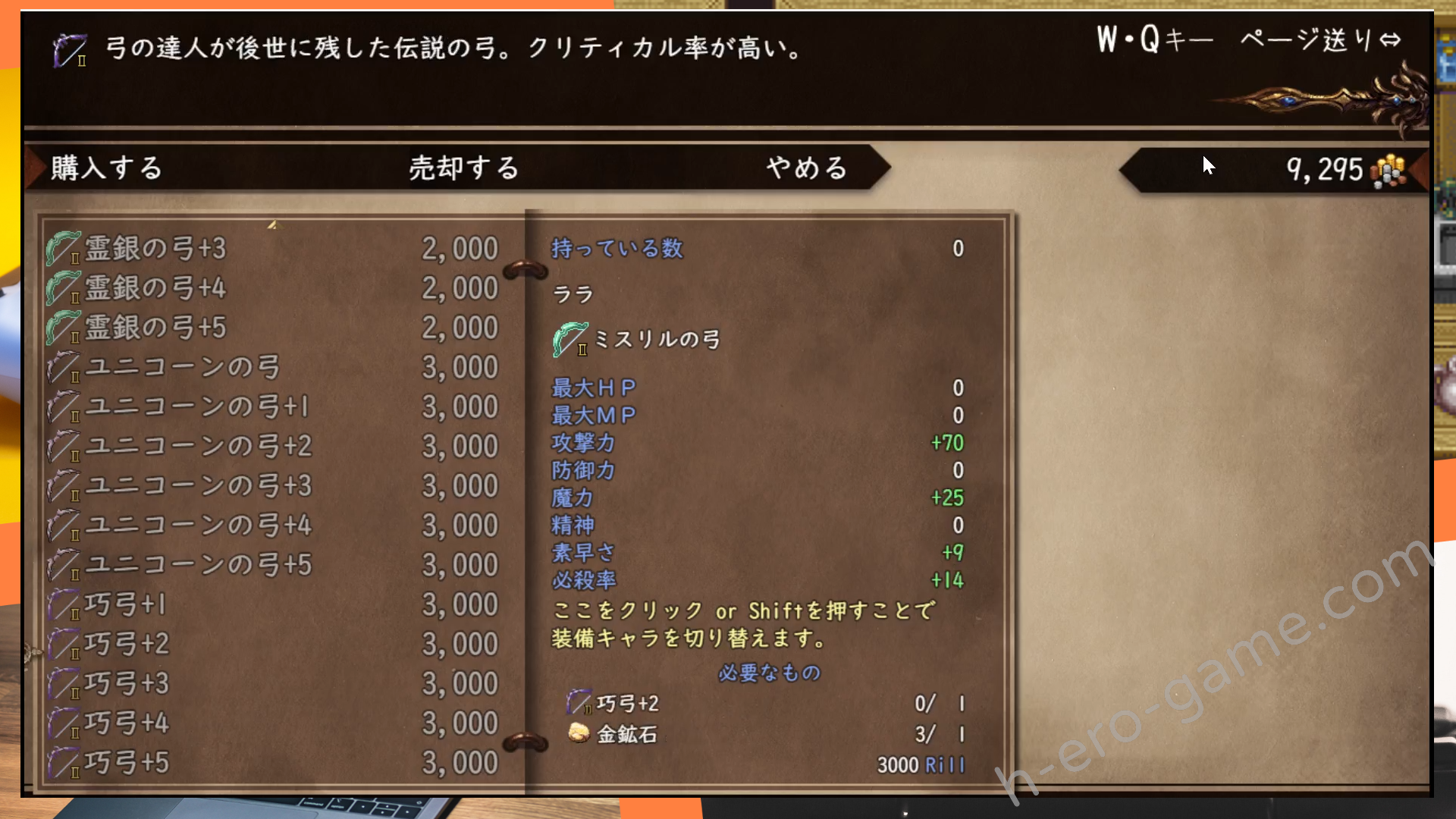Select やめる to leave the shop
This screenshot has width=1456, height=819.
[x=806, y=168]
